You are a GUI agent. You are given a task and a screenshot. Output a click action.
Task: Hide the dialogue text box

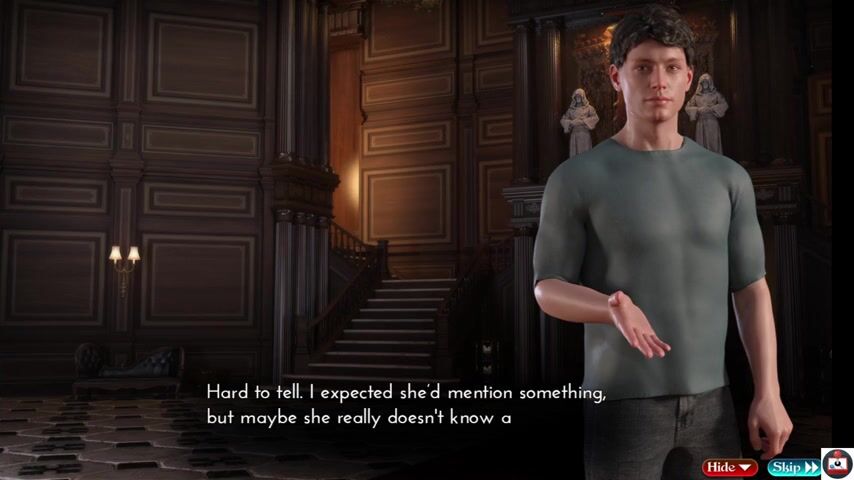tap(730, 467)
